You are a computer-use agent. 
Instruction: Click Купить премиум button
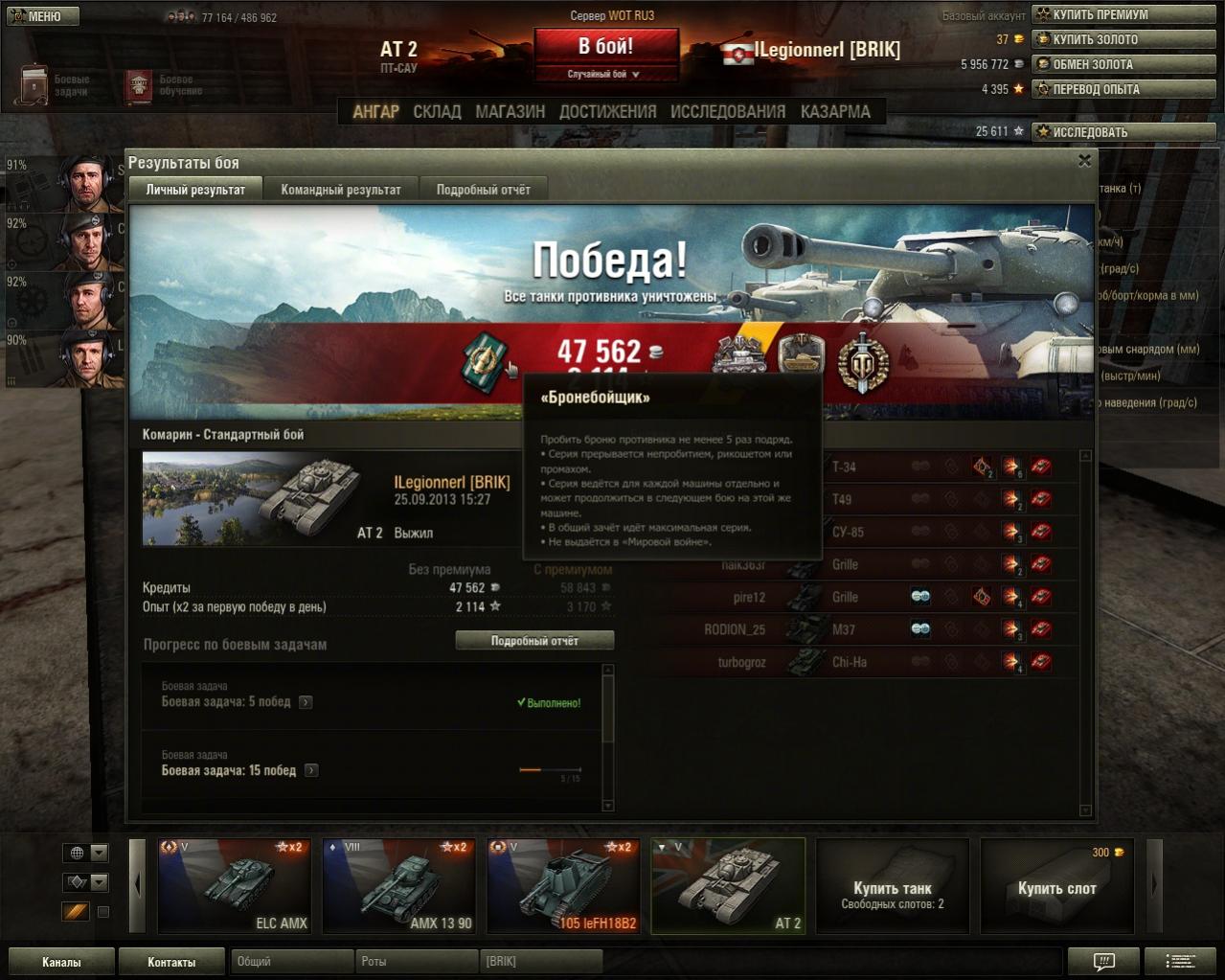1123,14
